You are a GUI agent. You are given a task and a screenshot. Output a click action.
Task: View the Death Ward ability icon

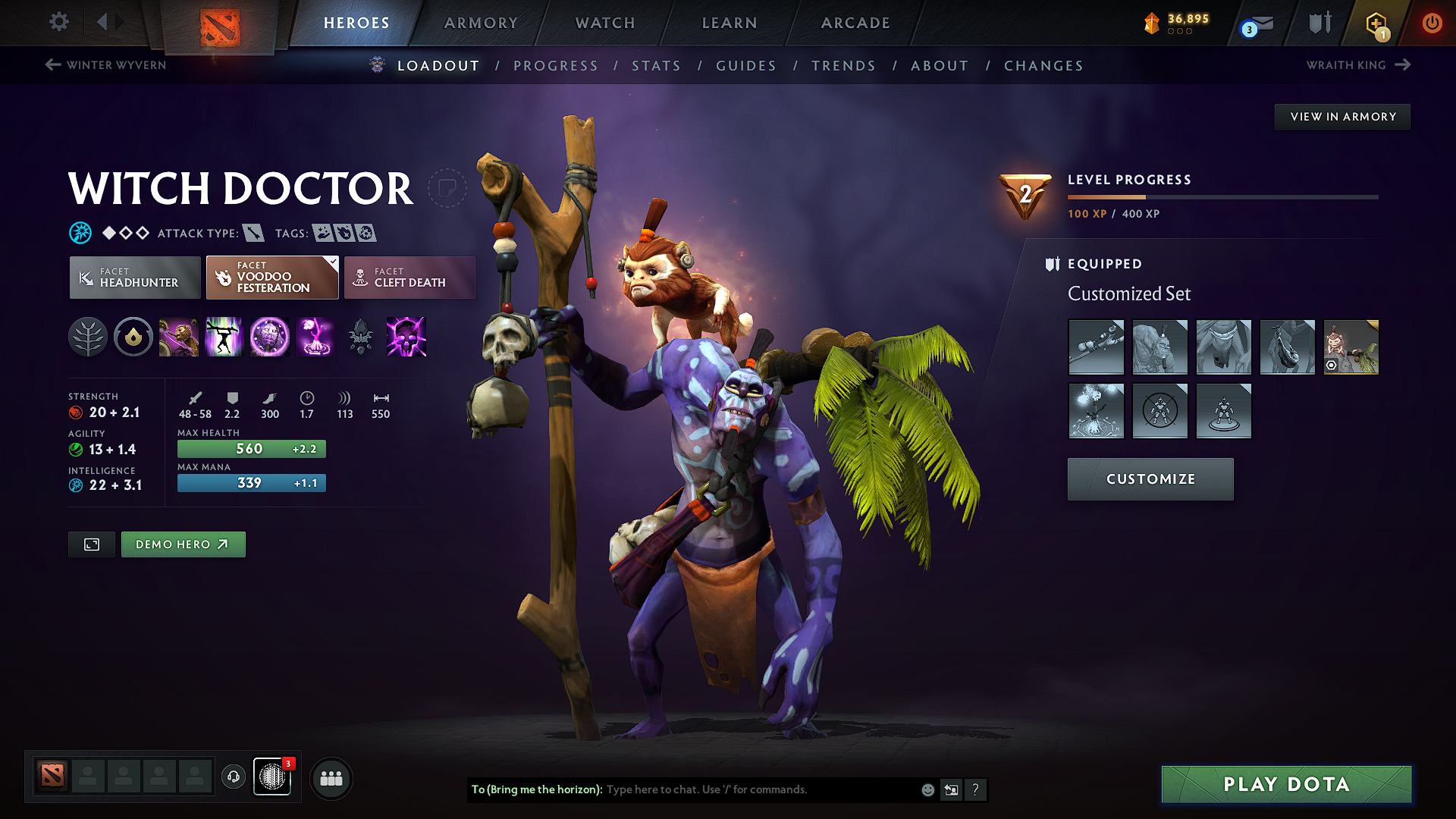[x=406, y=337]
